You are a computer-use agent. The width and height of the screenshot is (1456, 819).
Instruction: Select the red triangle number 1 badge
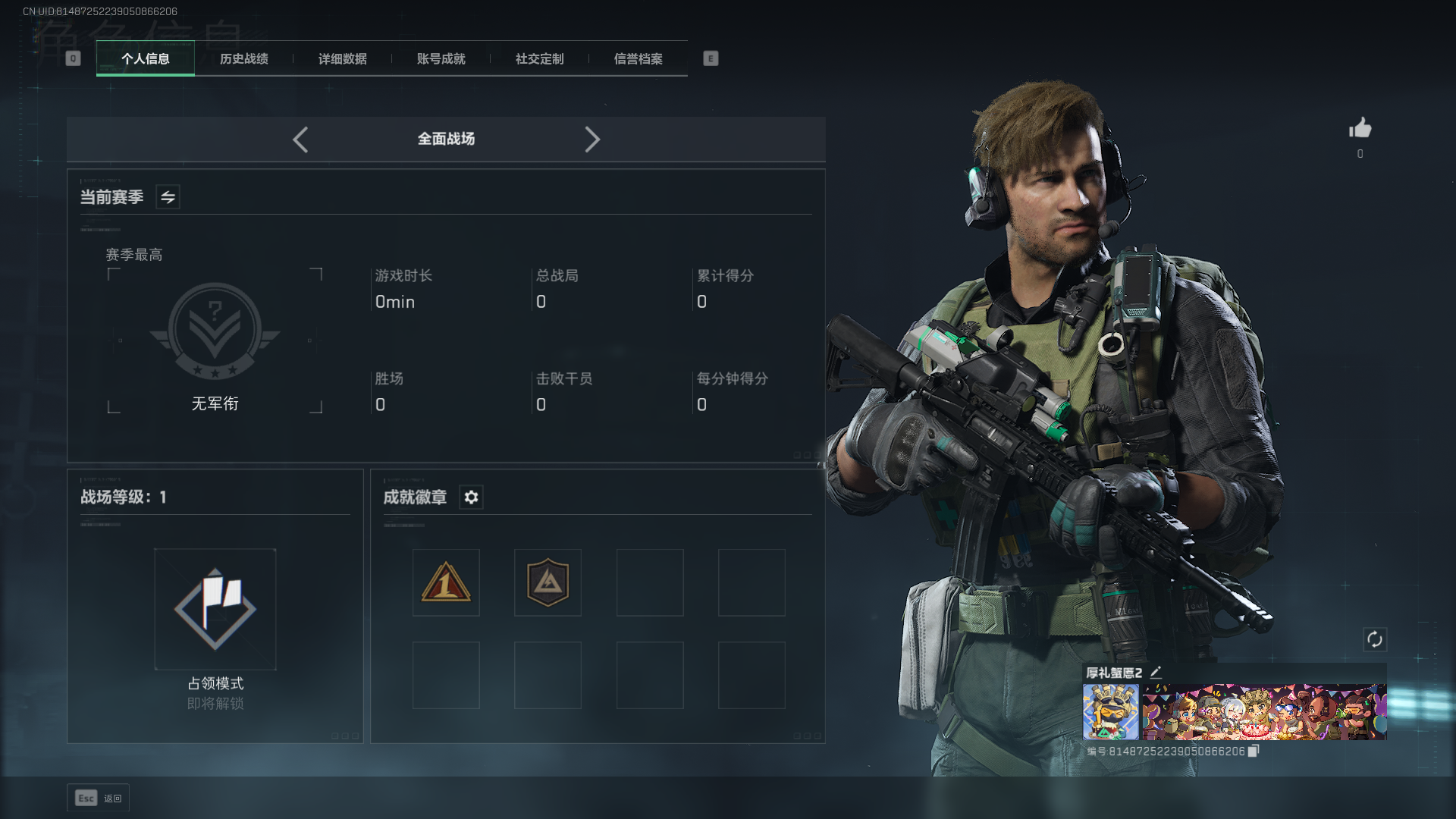[x=446, y=582]
